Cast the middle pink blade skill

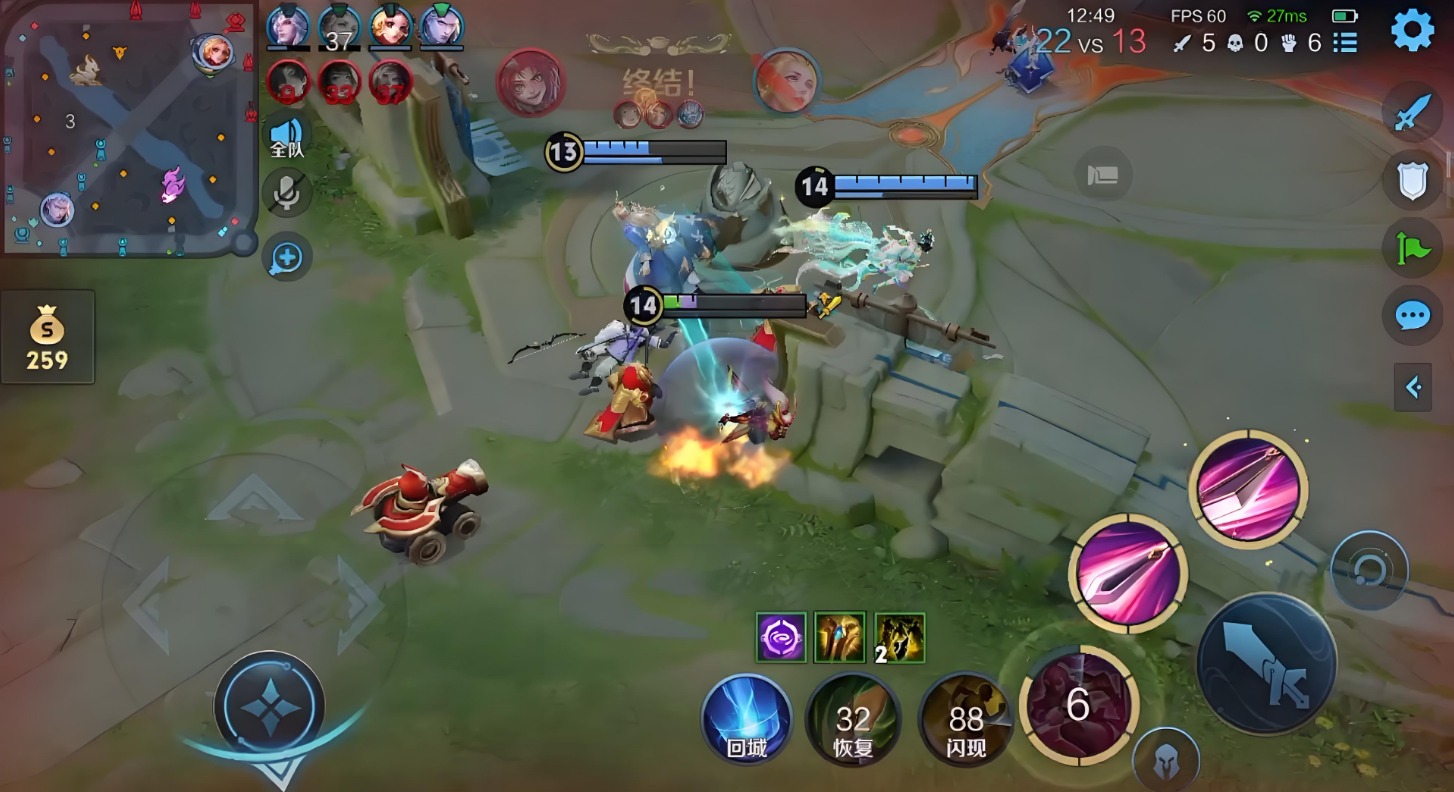coord(1128,574)
